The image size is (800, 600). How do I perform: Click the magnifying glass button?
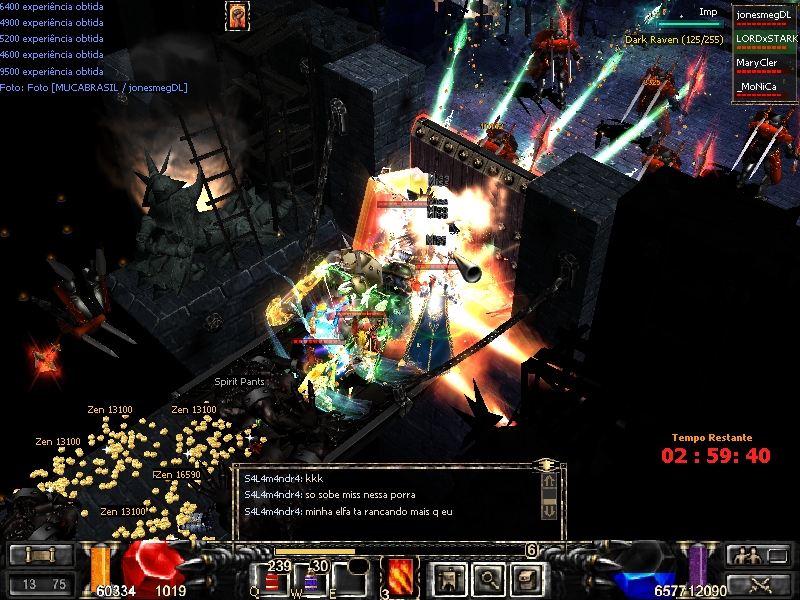(487, 576)
